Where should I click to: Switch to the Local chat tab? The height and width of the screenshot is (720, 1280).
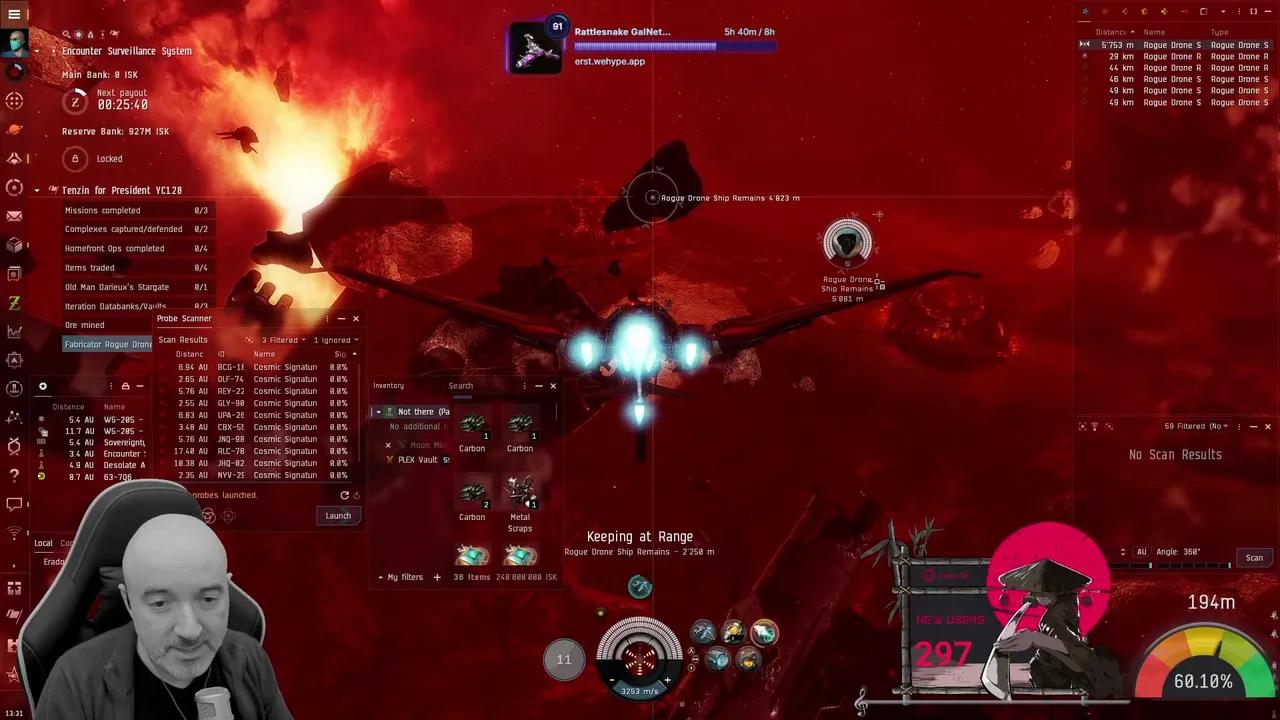[x=43, y=543]
